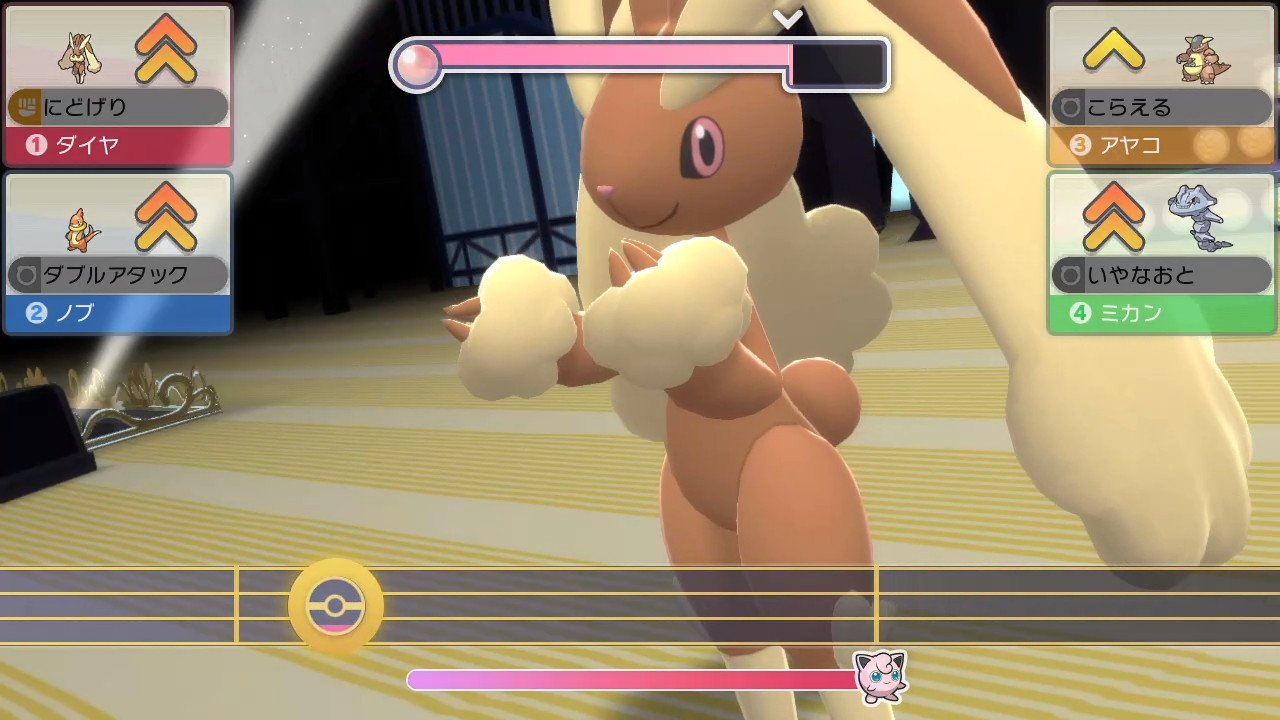Expand the chevron above the Lopunny
This screenshot has width=1280, height=720.
tap(788, 17)
